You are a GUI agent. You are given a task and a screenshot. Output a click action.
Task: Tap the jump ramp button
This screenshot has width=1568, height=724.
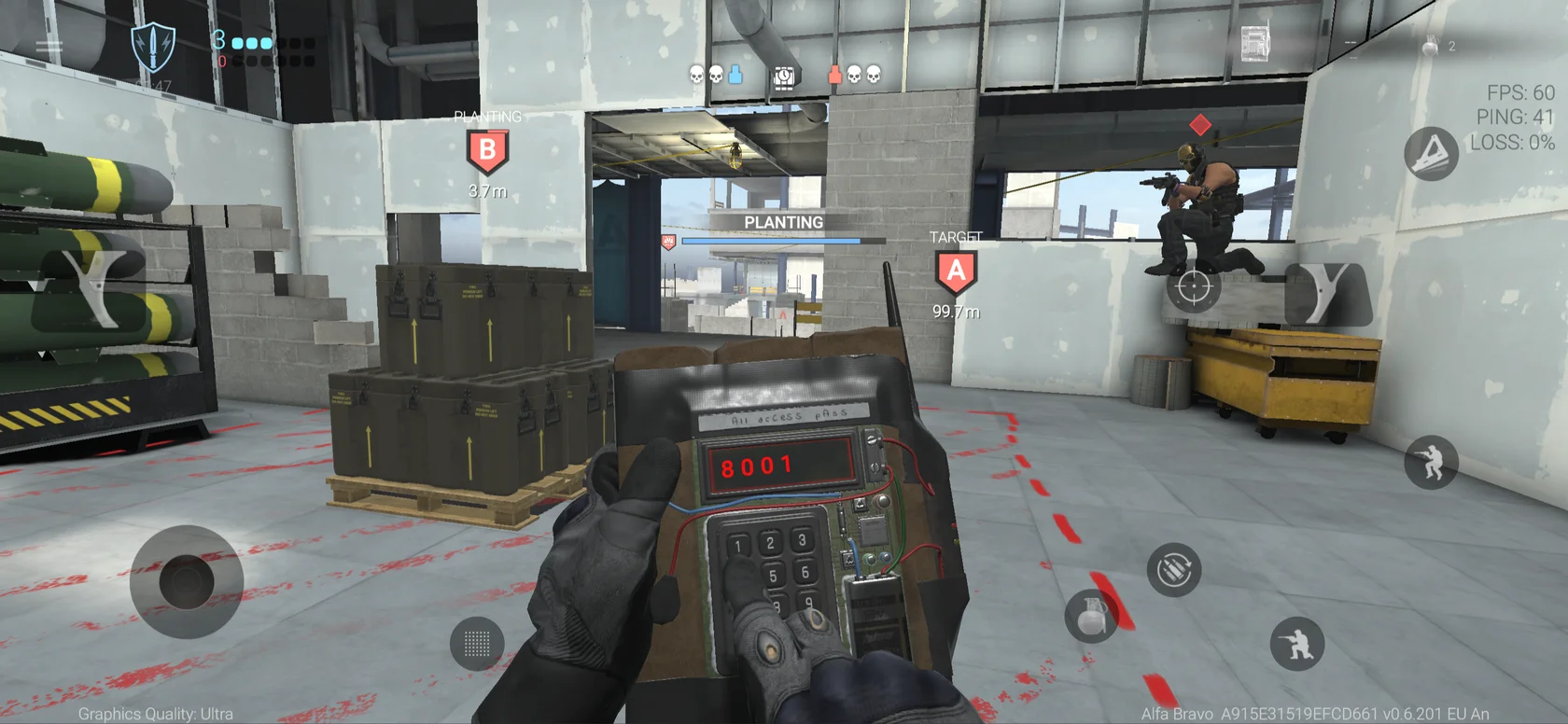pos(1431,153)
